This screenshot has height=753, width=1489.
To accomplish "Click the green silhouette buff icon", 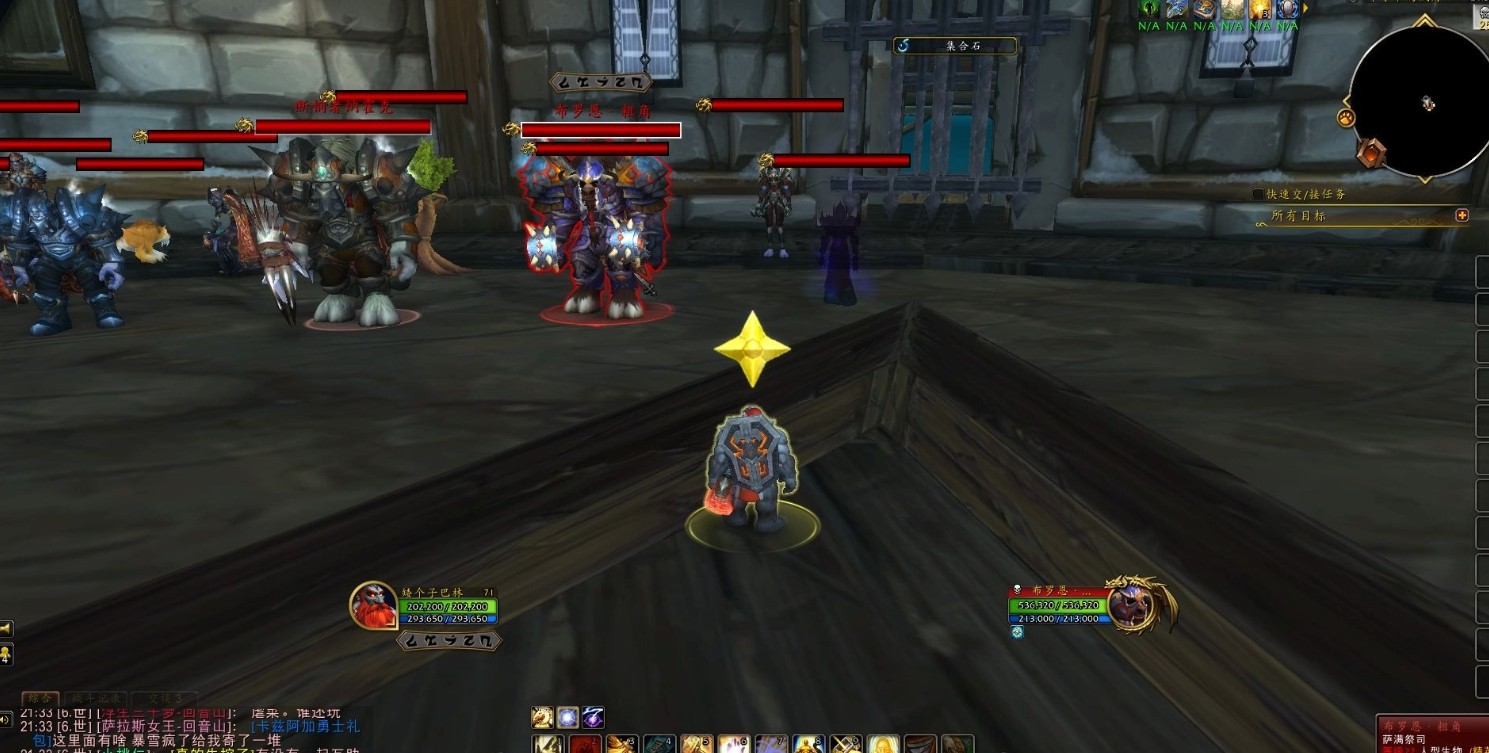I will pyautogui.click(x=1149, y=8).
